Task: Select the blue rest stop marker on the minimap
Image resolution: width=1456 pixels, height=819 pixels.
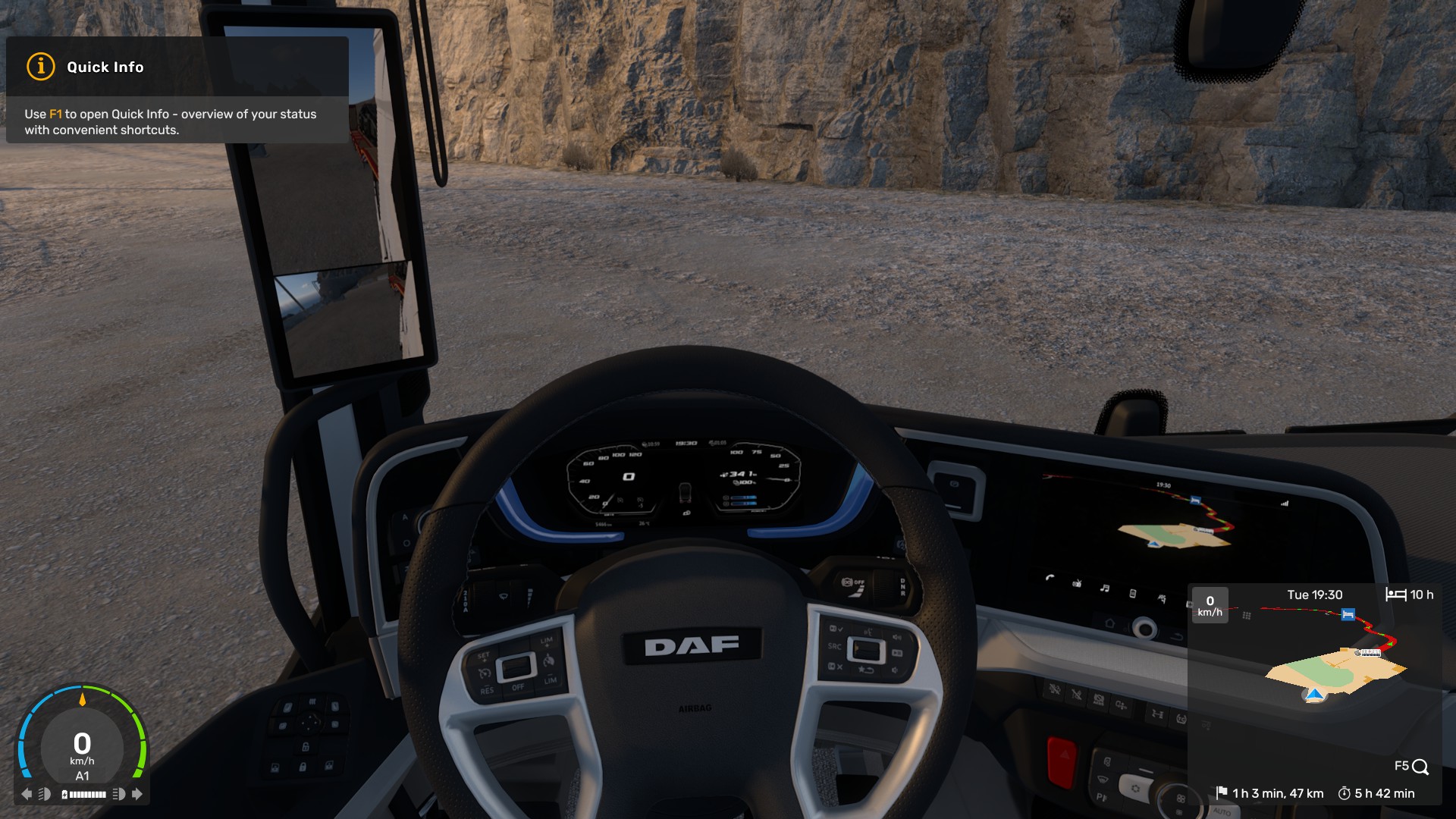Action: pos(1348,614)
